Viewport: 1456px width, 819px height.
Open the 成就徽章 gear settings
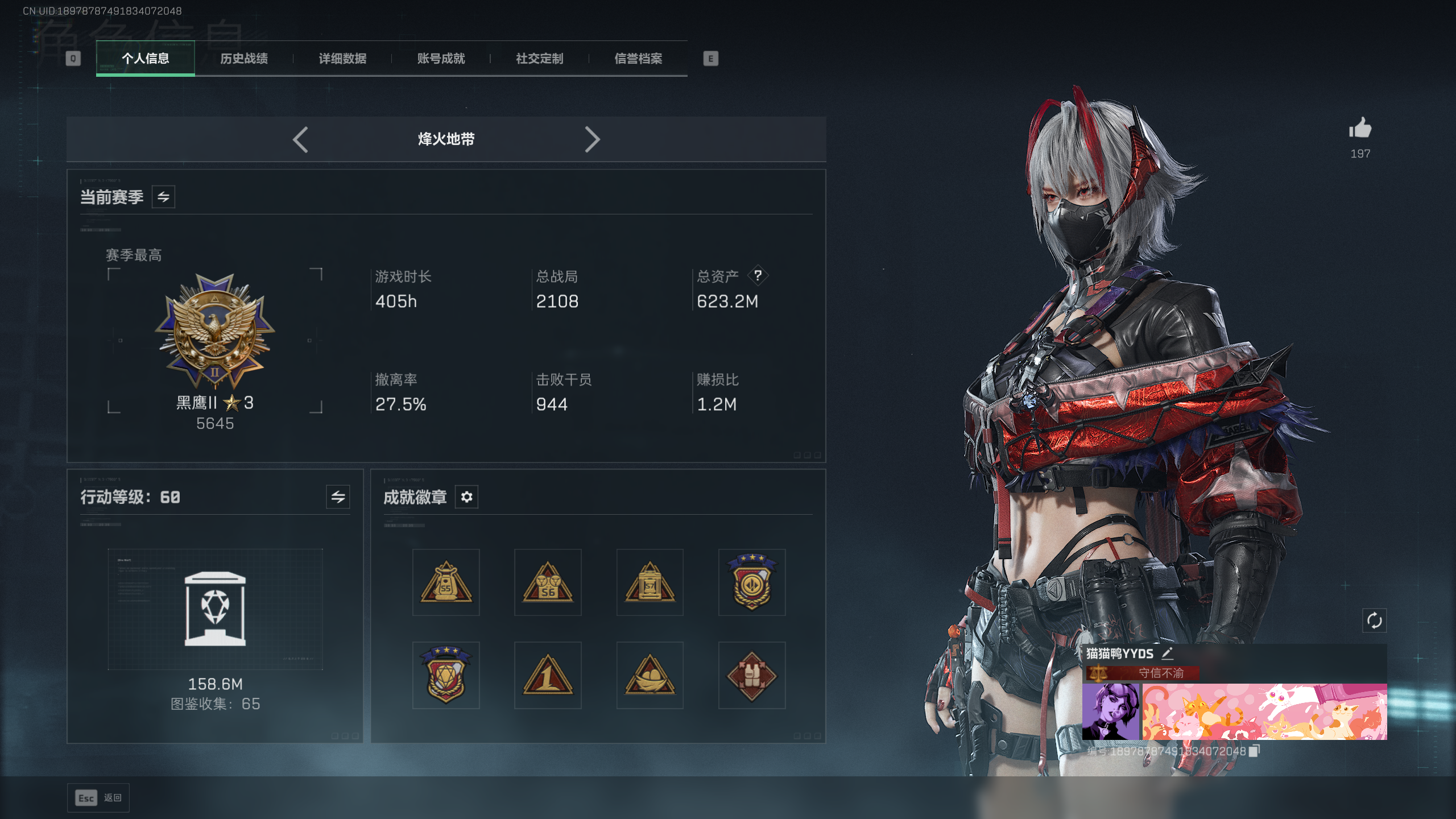[x=466, y=497]
